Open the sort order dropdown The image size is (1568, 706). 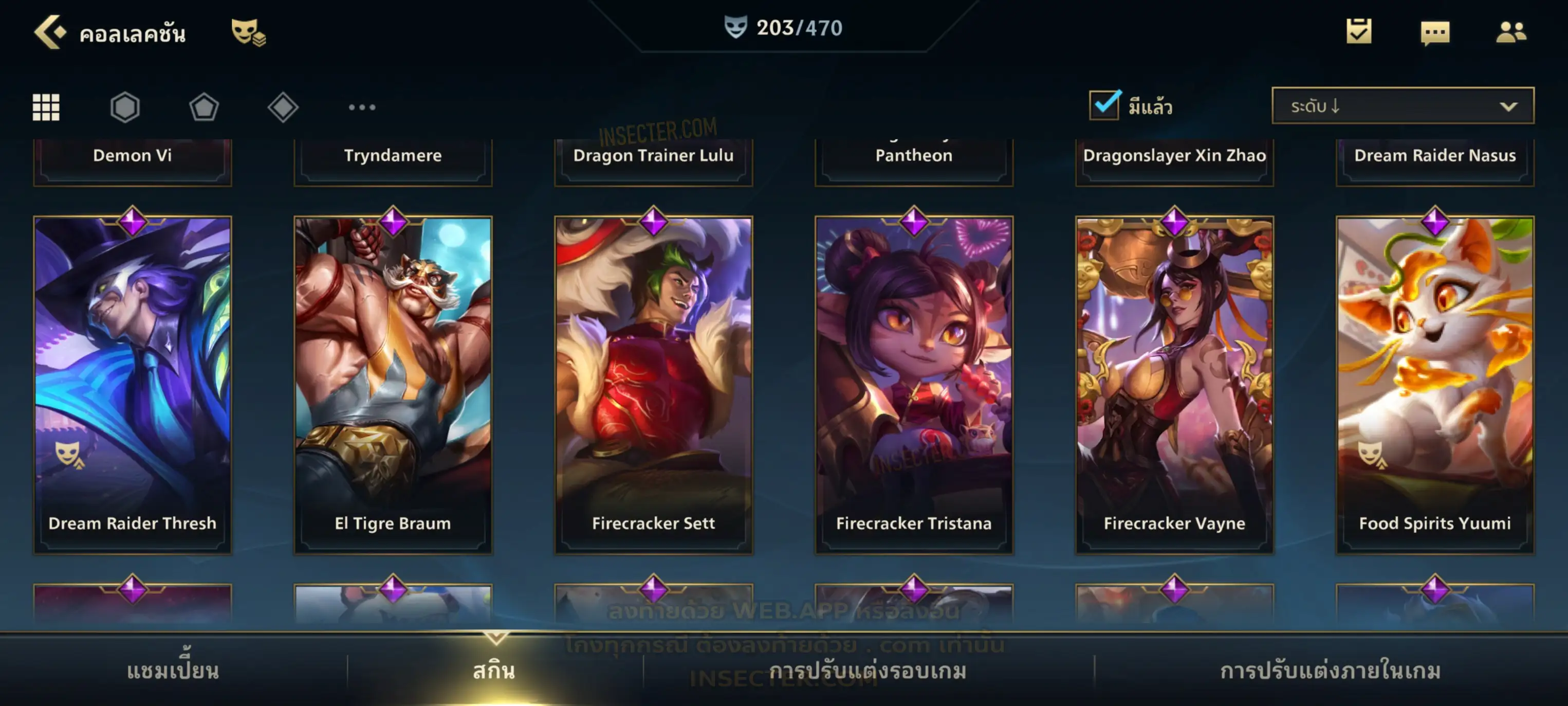(x=1402, y=106)
